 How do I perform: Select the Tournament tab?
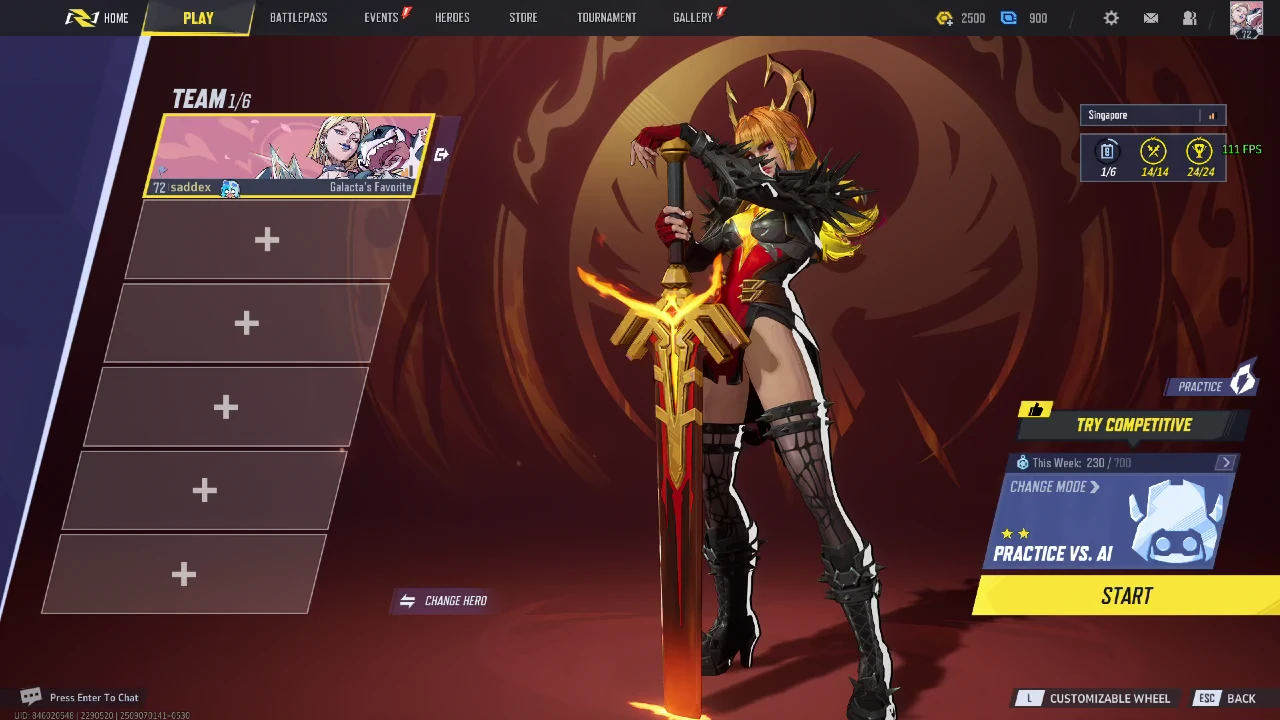[x=606, y=18]
